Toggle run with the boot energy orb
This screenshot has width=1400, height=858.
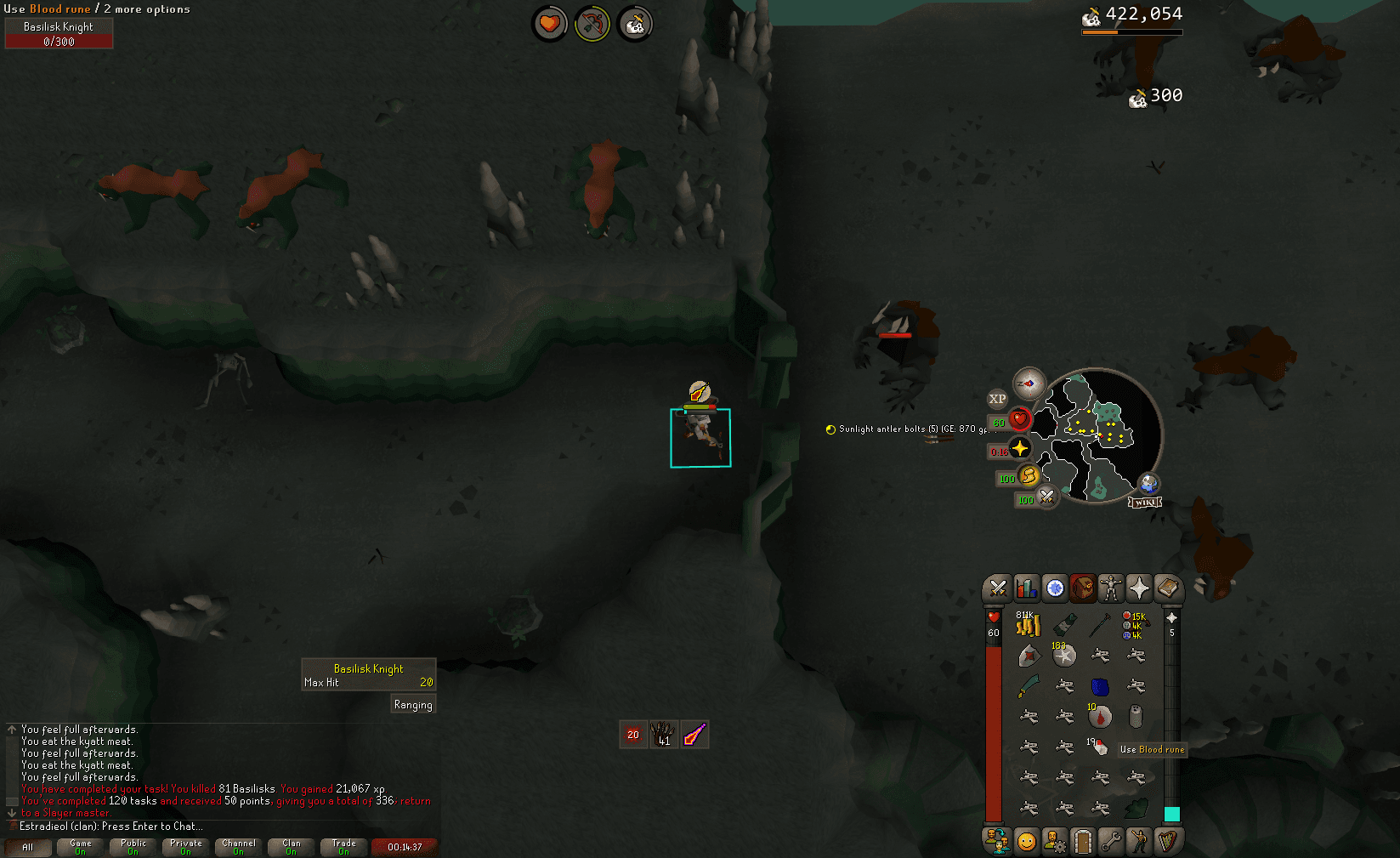pos(1029,475)
